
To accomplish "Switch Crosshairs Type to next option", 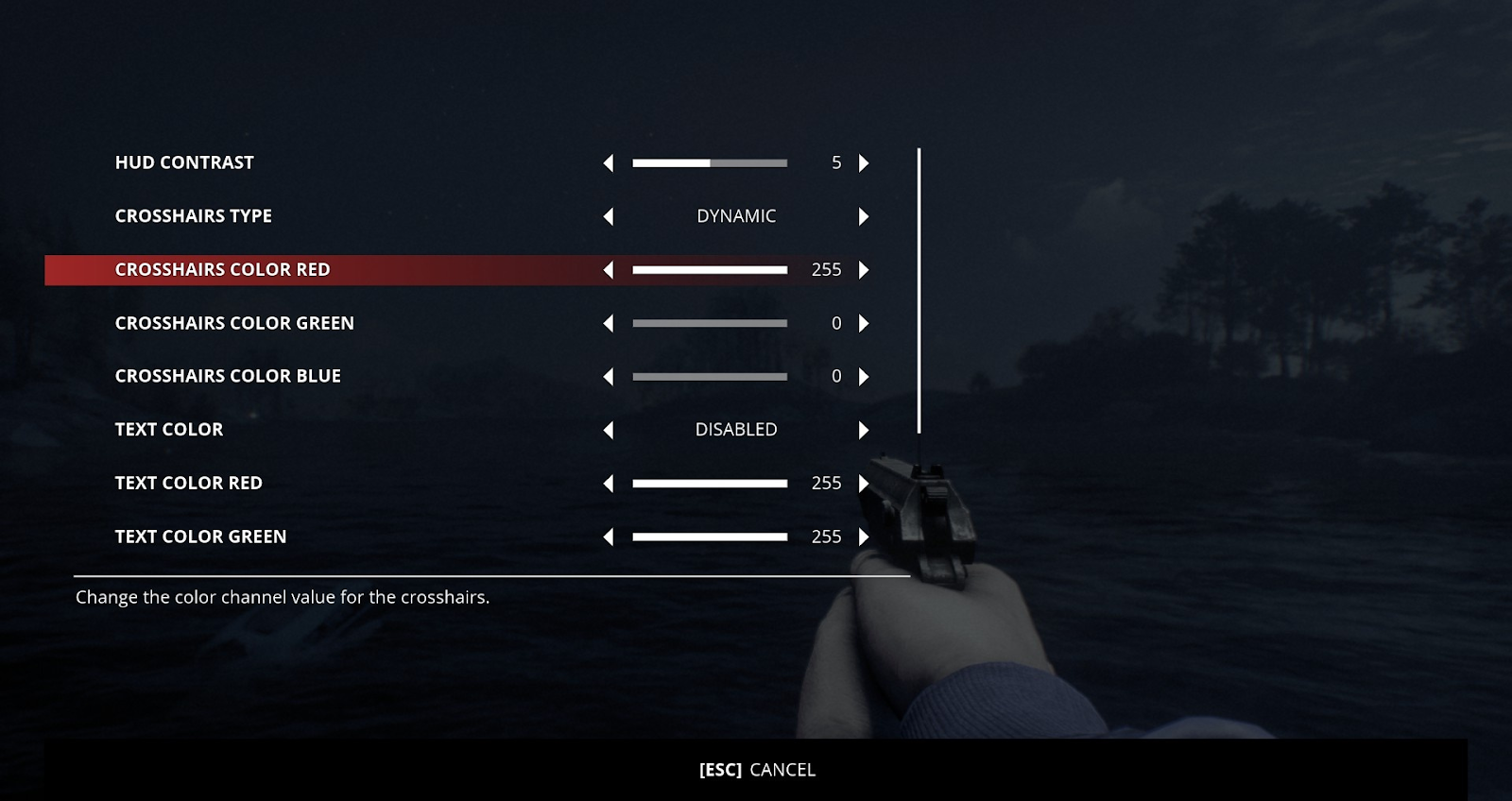I will (x=863, y=217).
